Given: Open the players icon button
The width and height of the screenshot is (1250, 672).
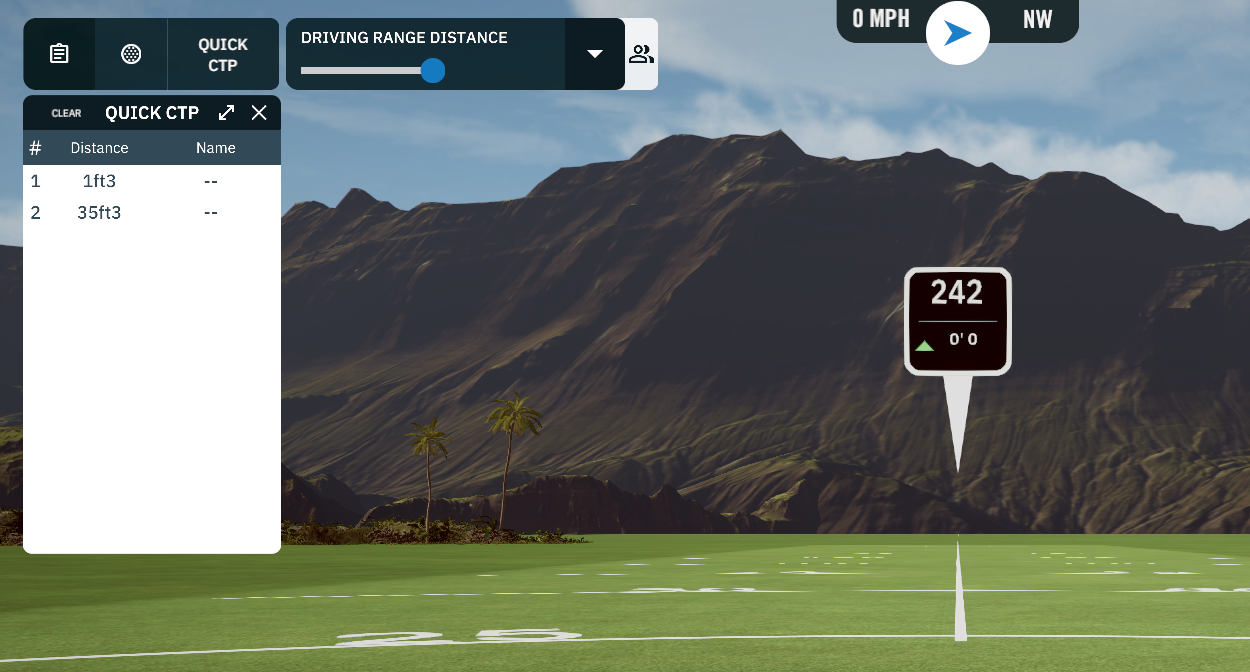Looking at the screenshot, I should coord(641,54).
